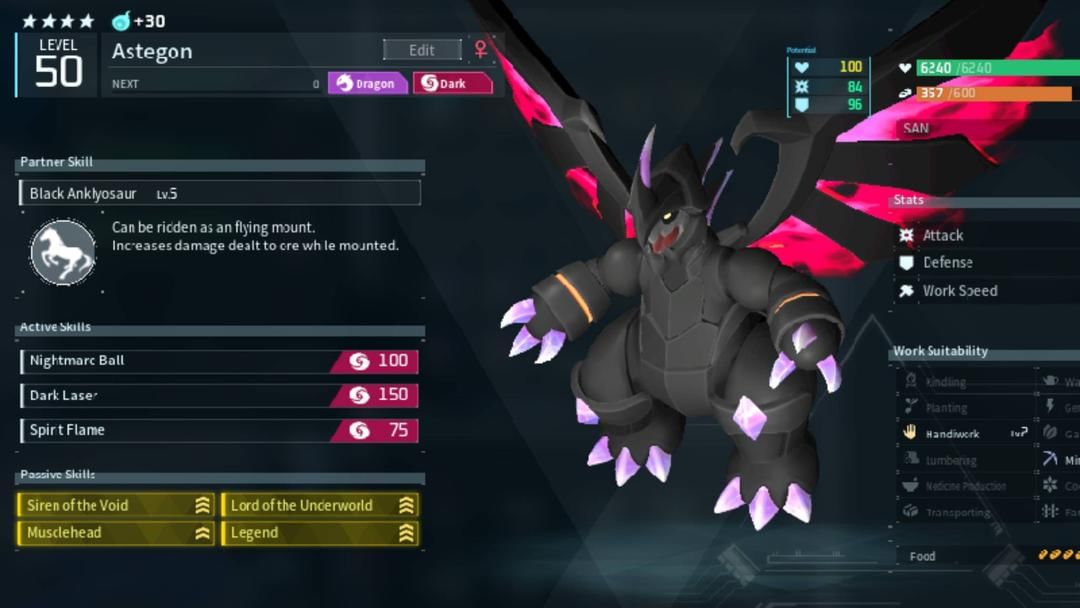Open the Black Anklyosaur partner skill row

[220, 193]
